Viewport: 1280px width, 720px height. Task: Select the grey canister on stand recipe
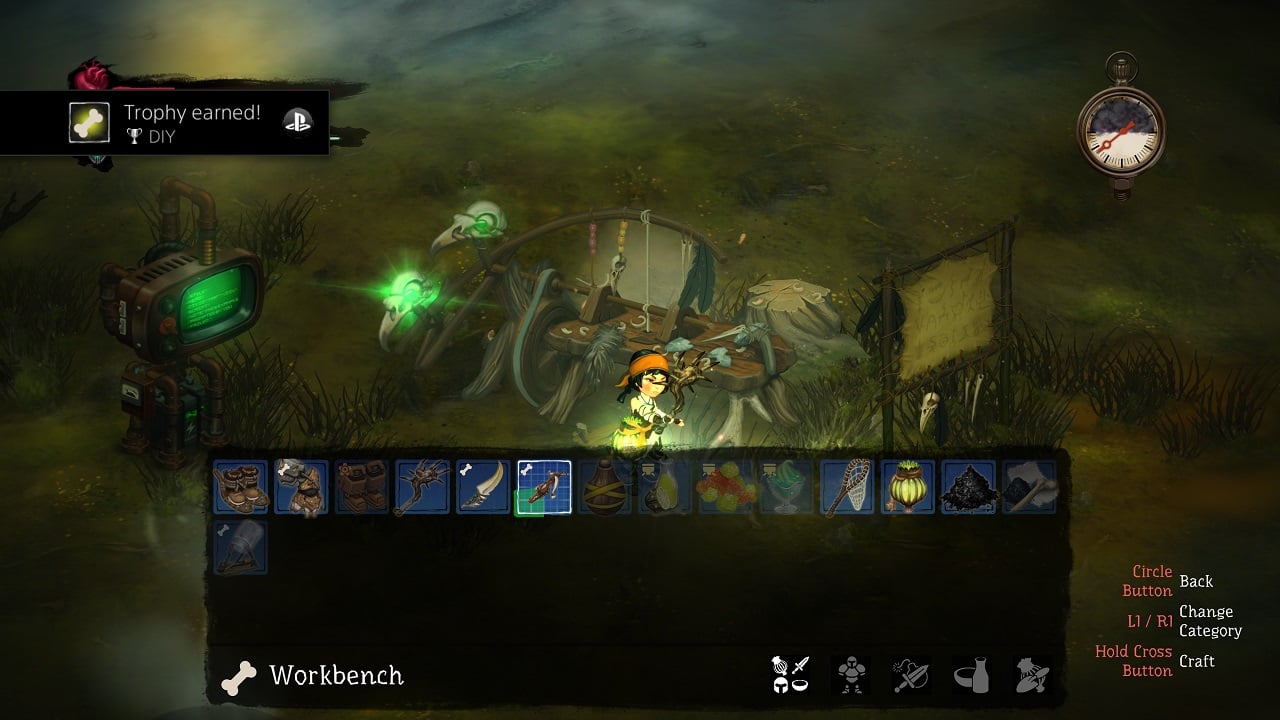tap(241, 547)
